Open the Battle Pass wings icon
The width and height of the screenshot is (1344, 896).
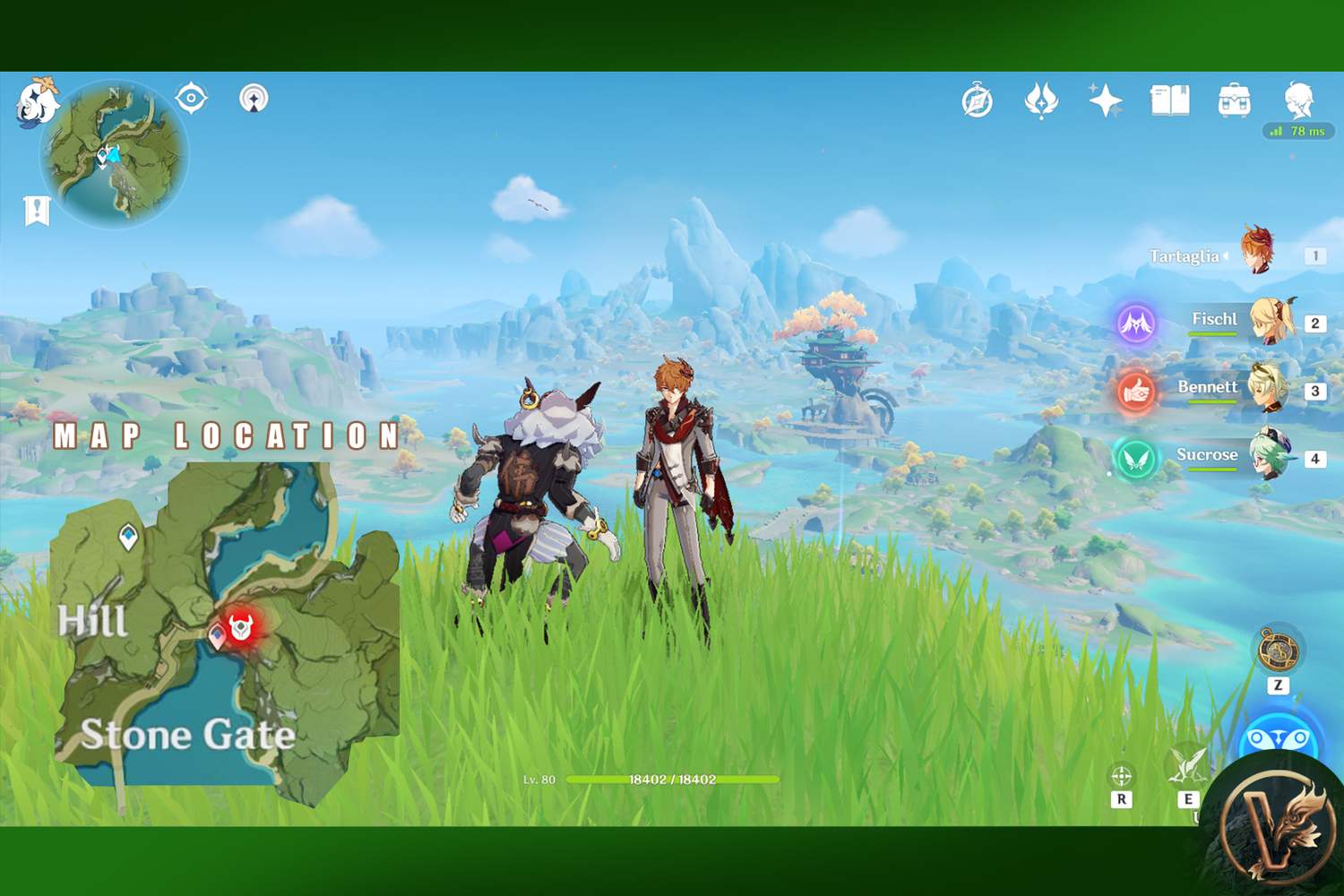[x=1040, y=101]
